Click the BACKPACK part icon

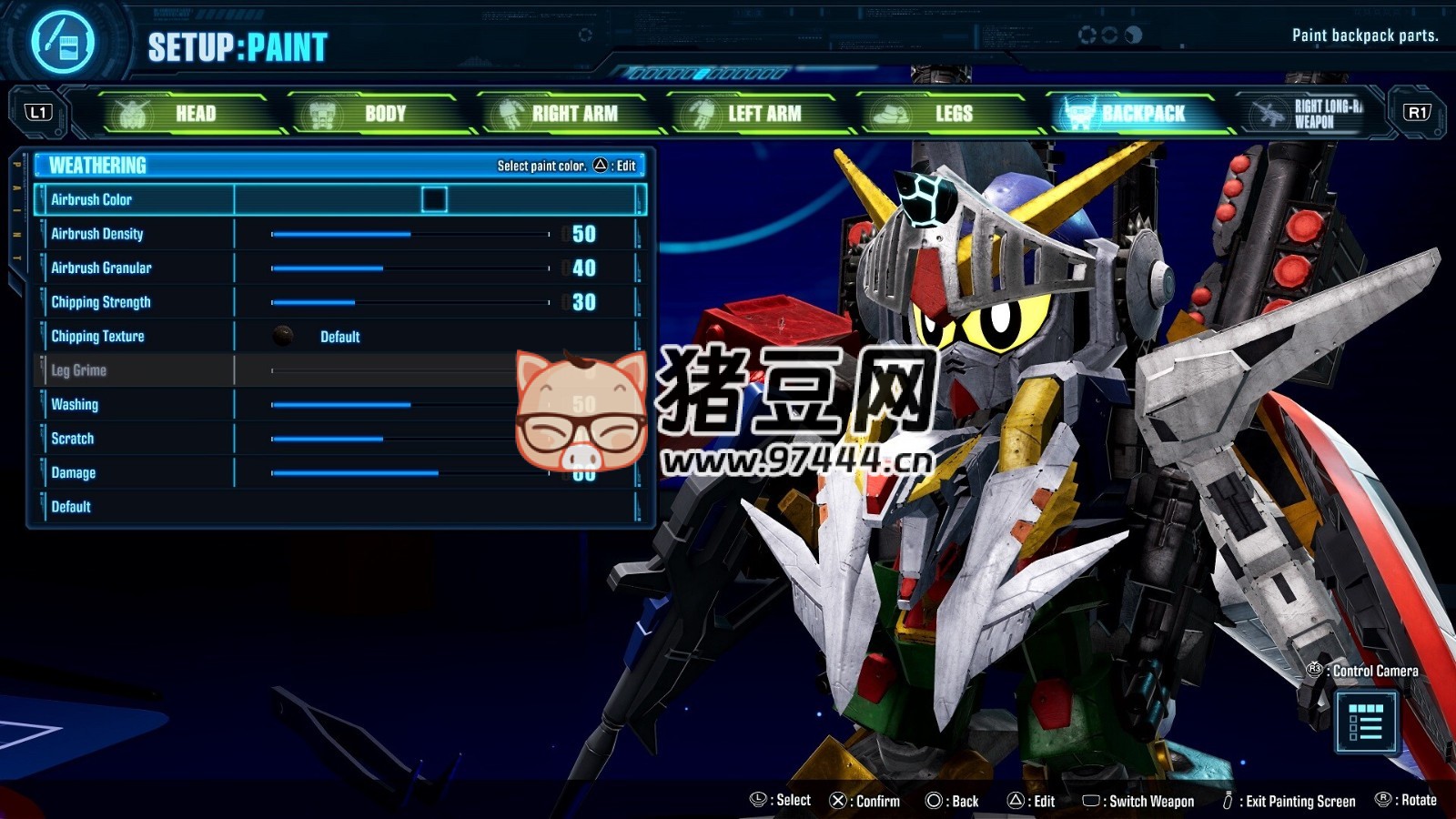click(1079, 113)
